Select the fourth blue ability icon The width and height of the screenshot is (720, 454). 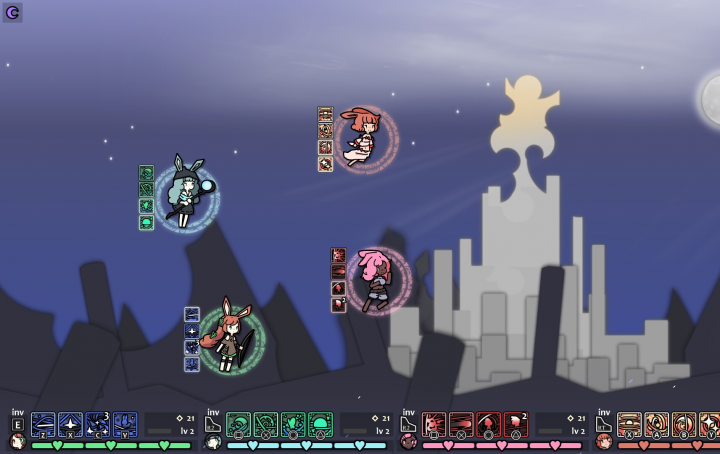tap(125, 424)
